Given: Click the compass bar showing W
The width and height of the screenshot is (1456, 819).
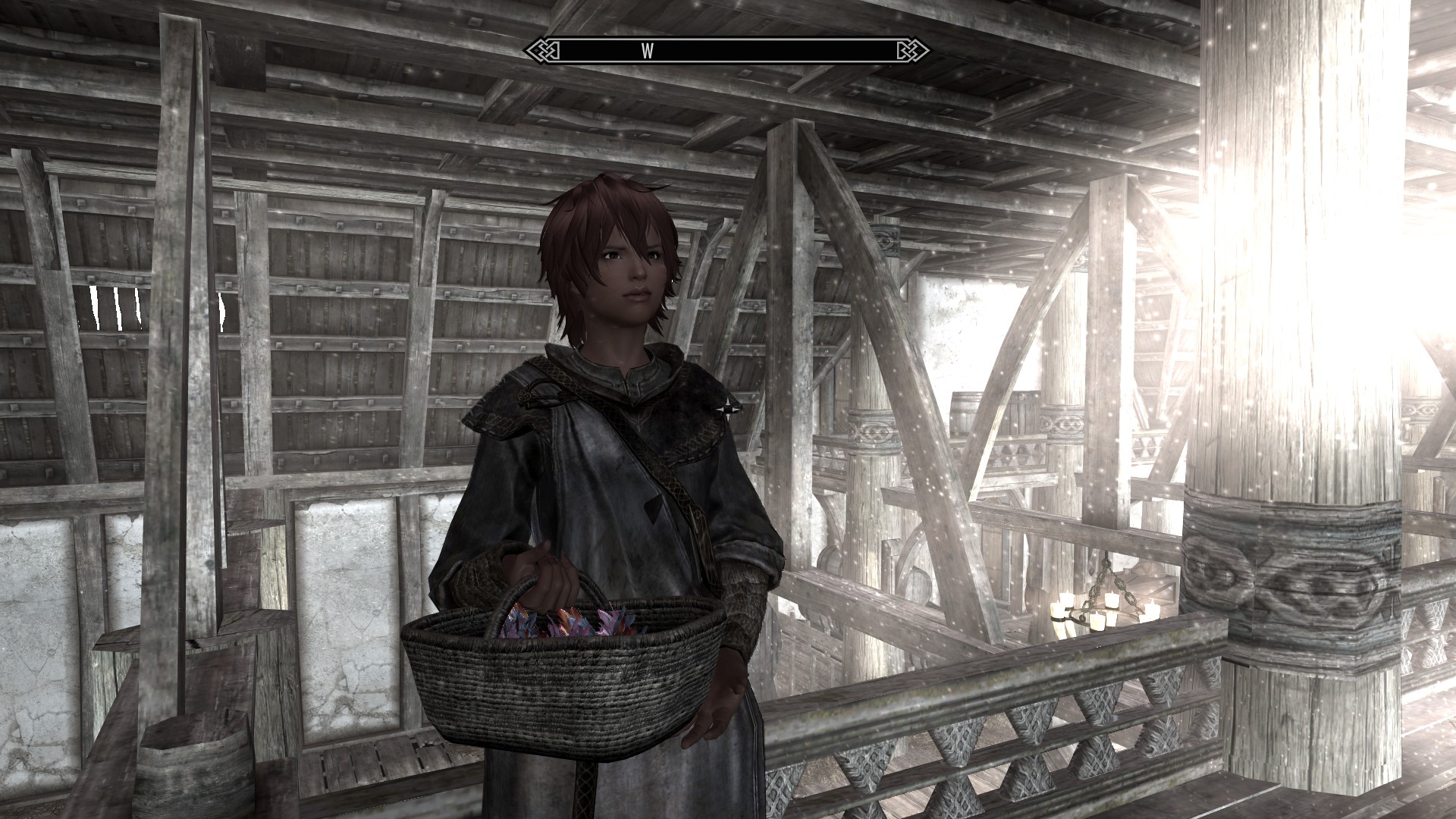Looking at the screenshot, I should 726,51.
